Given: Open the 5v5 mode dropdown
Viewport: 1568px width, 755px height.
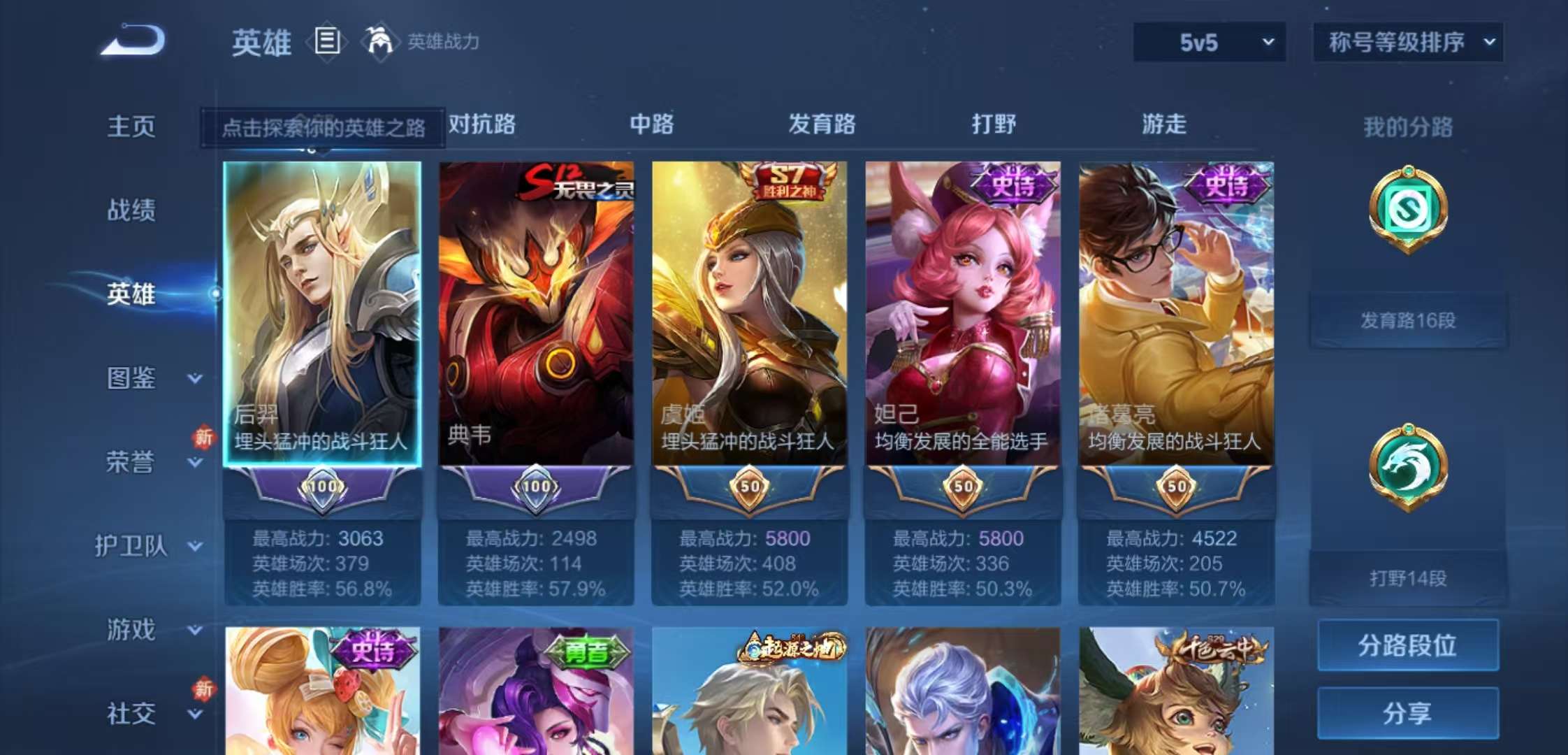Looking at the screenshot, I should point(1208,42).
